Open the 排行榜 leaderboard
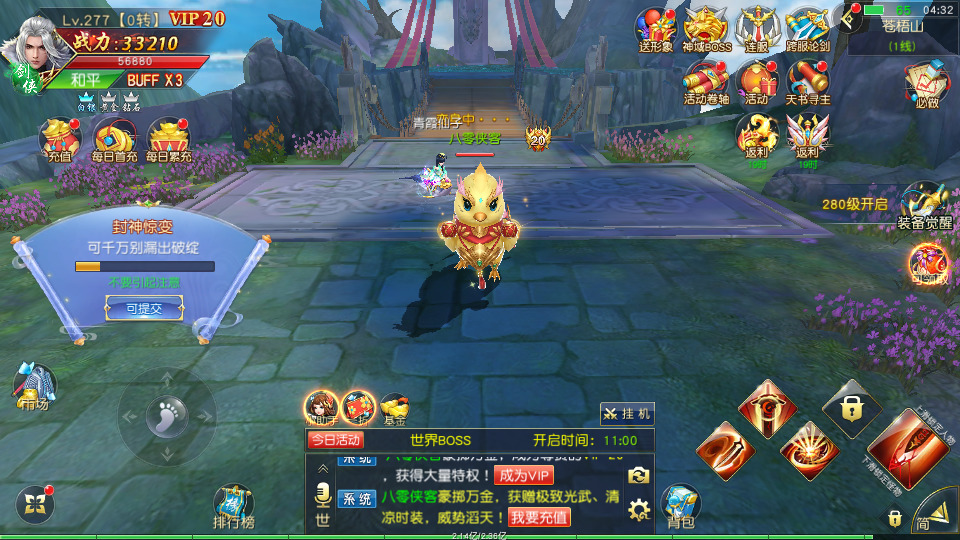This screenshot has width=960, height=540. (x=234, y=506)
